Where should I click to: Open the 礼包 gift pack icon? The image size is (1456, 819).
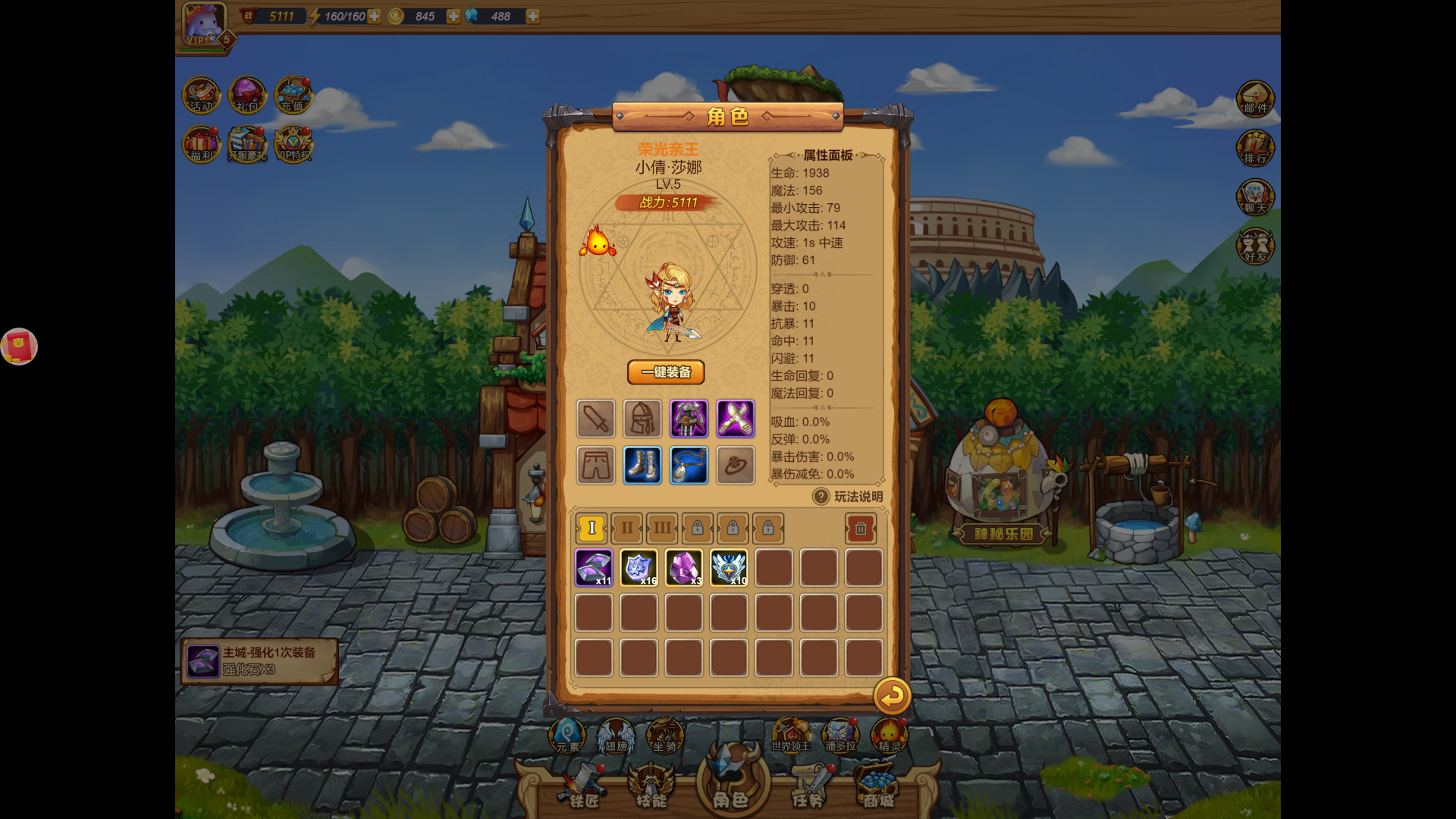[247, 95]
